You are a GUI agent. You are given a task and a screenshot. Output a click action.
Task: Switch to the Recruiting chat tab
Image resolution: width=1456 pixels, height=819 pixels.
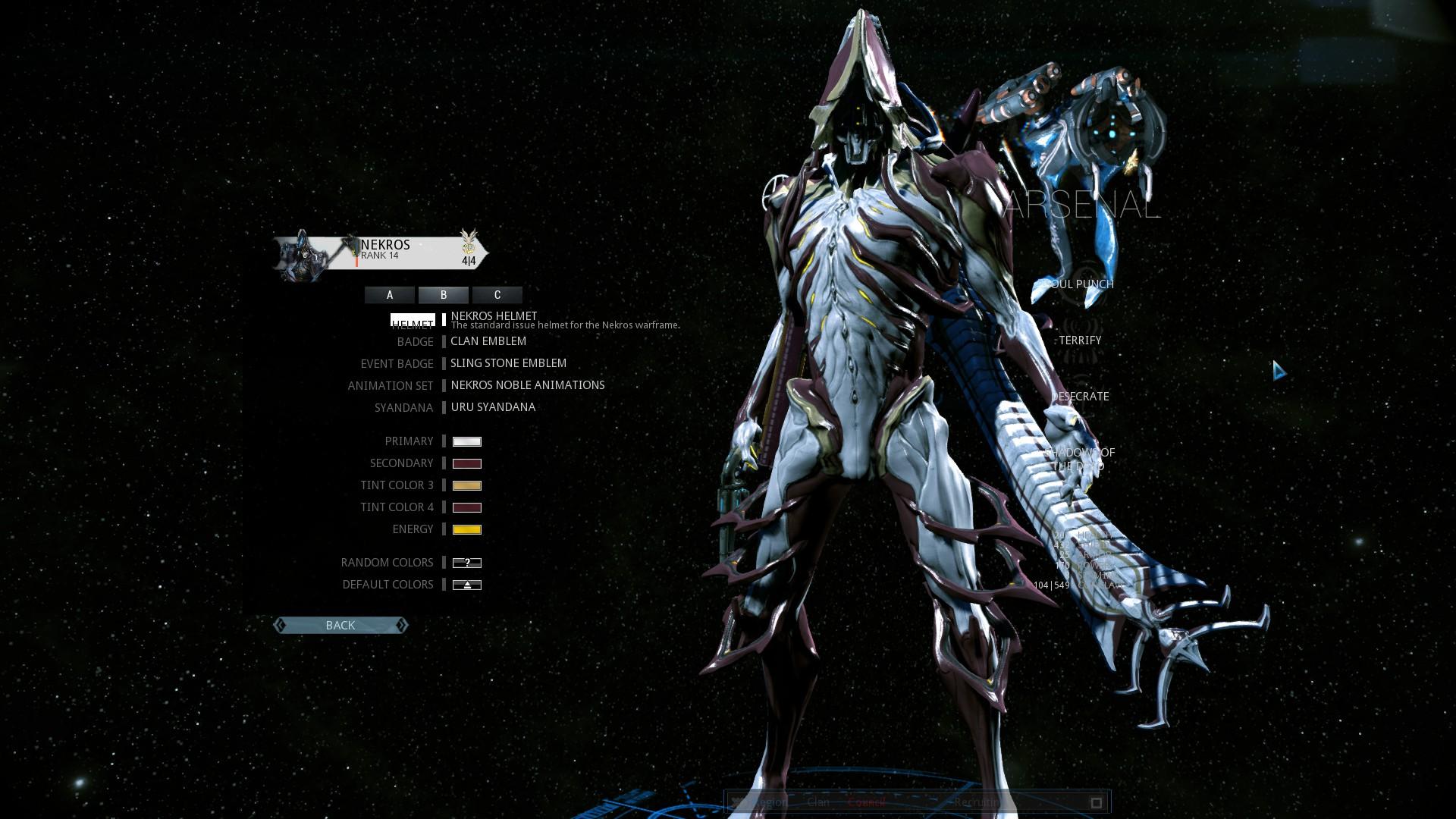[x=977, y=802]
